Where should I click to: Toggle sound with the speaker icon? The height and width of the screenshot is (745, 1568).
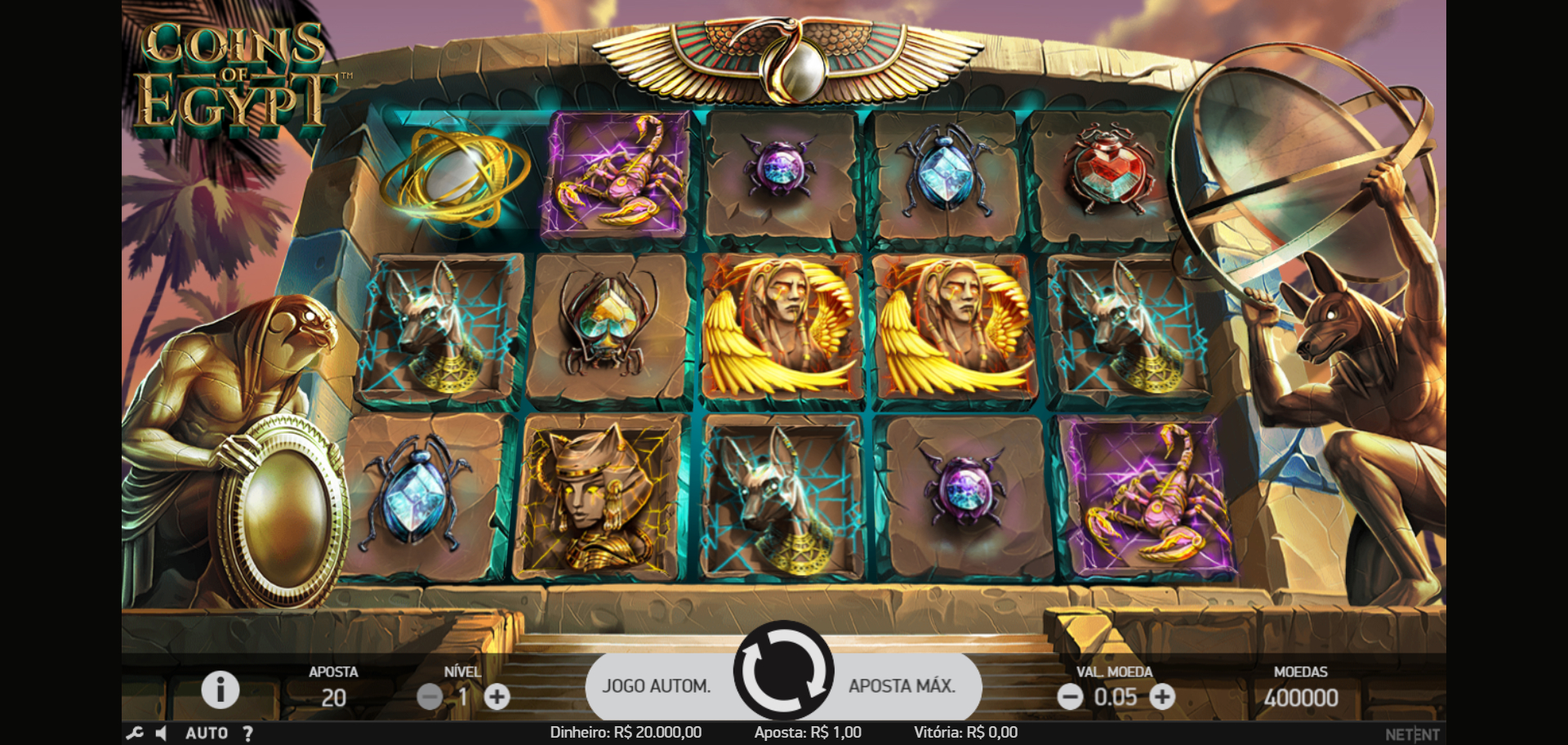click(x=162, y=734)
